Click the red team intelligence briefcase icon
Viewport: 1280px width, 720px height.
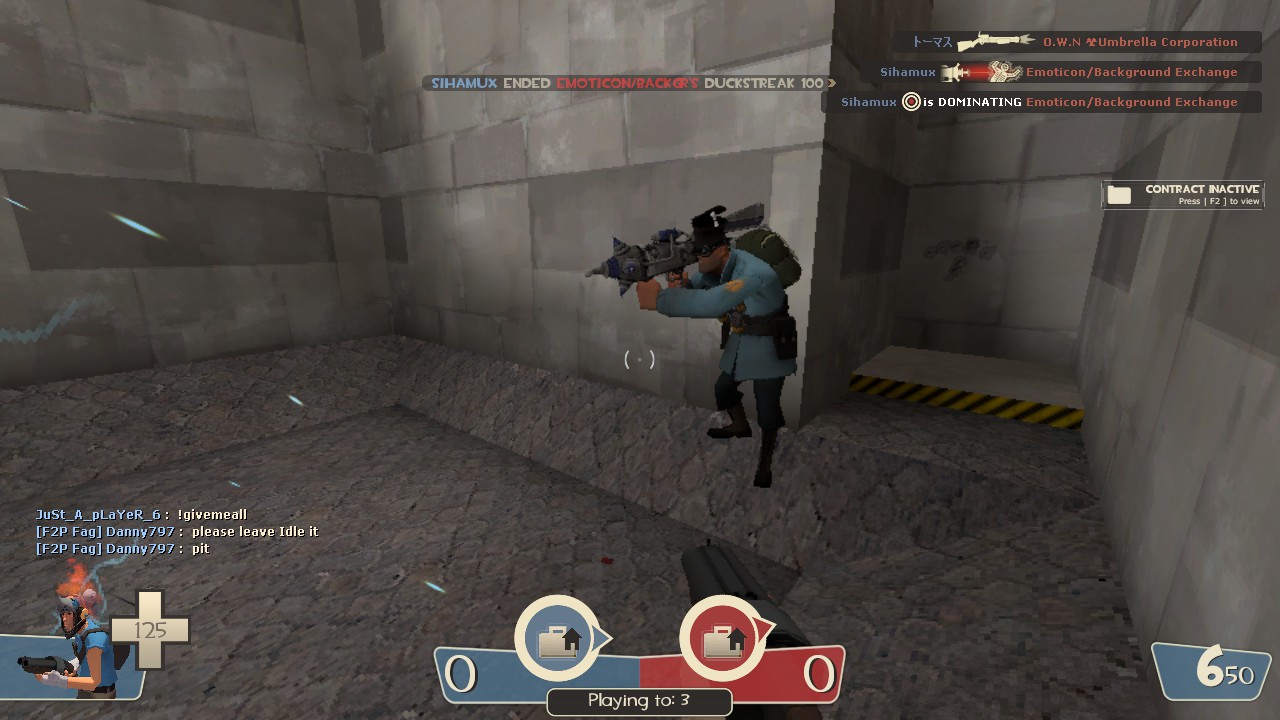(x=724, y=640)
